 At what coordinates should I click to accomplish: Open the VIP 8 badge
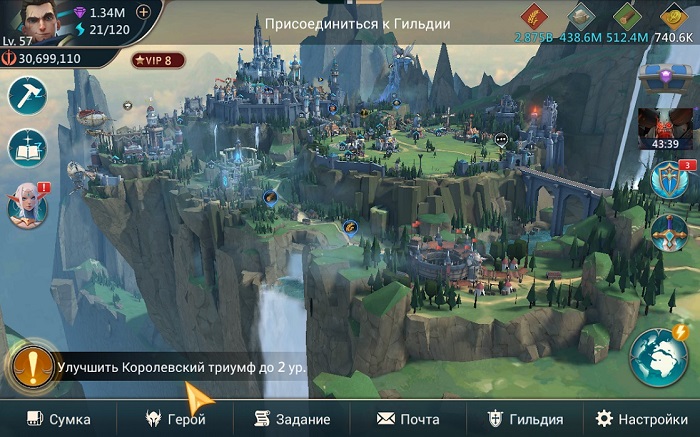158,60
